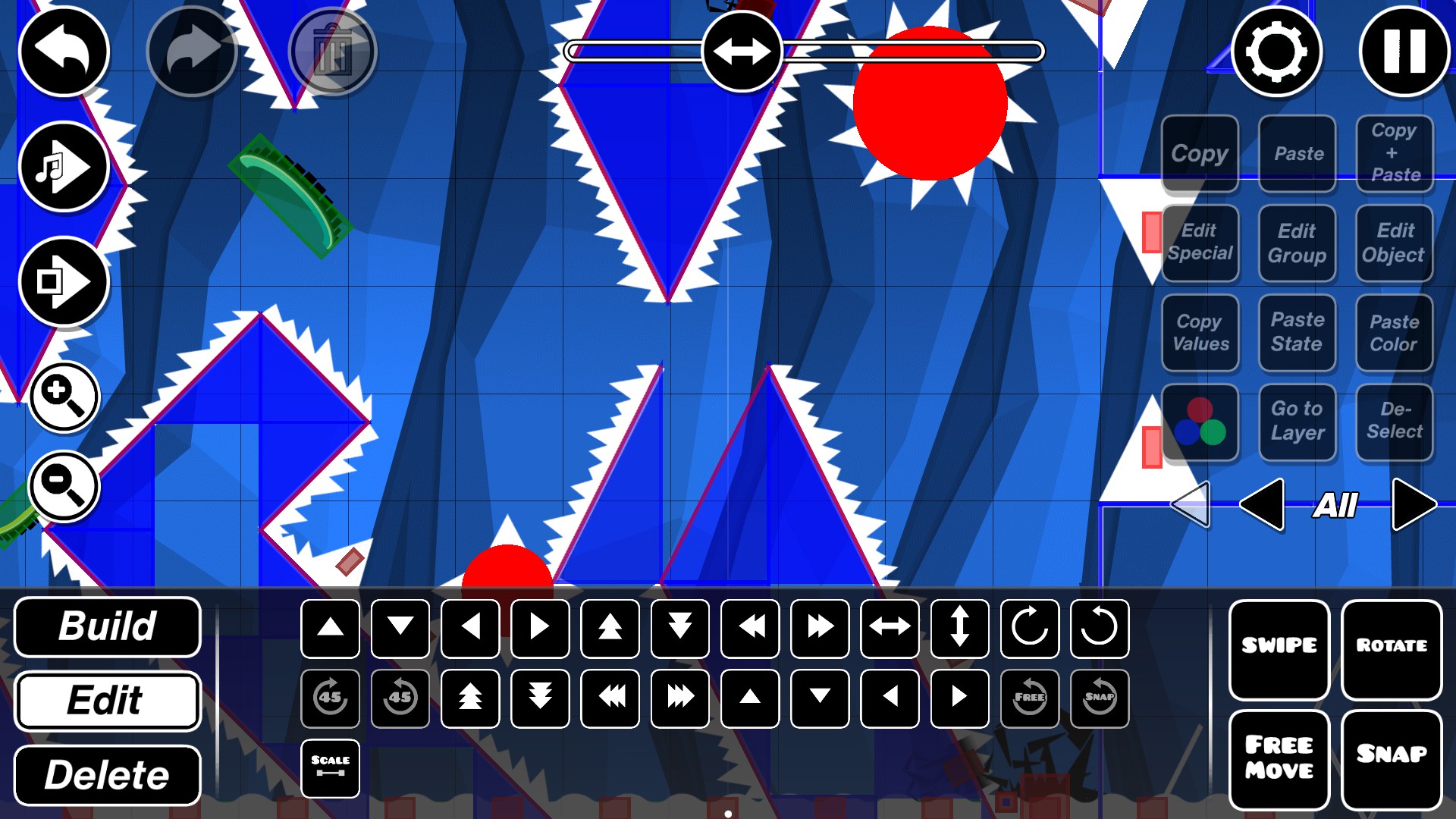
Task: Play the level music preview
Action: pyautogui.click(x=64, y=167)
